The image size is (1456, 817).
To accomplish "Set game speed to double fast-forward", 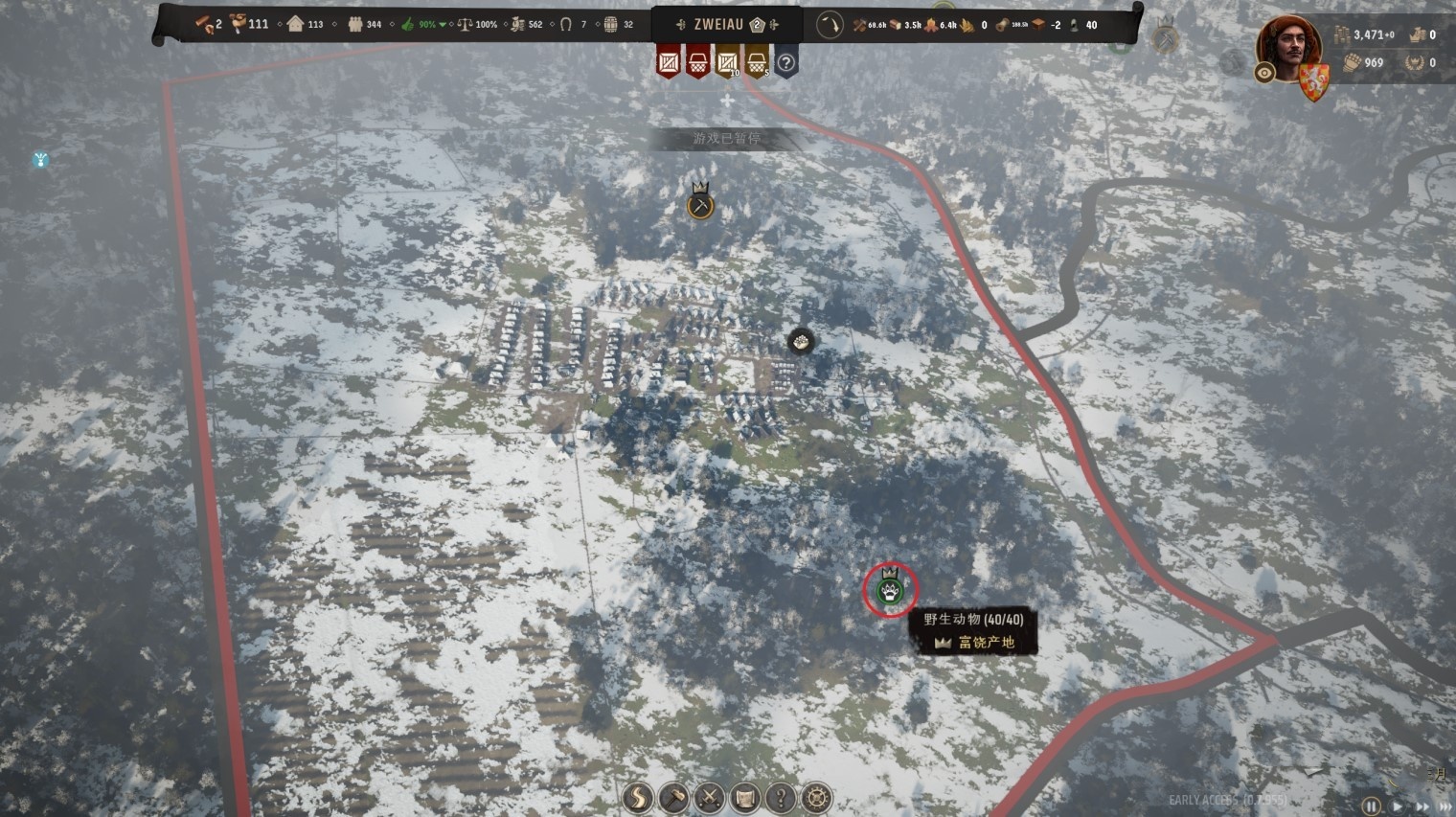I will click(x=1422, y=806).
